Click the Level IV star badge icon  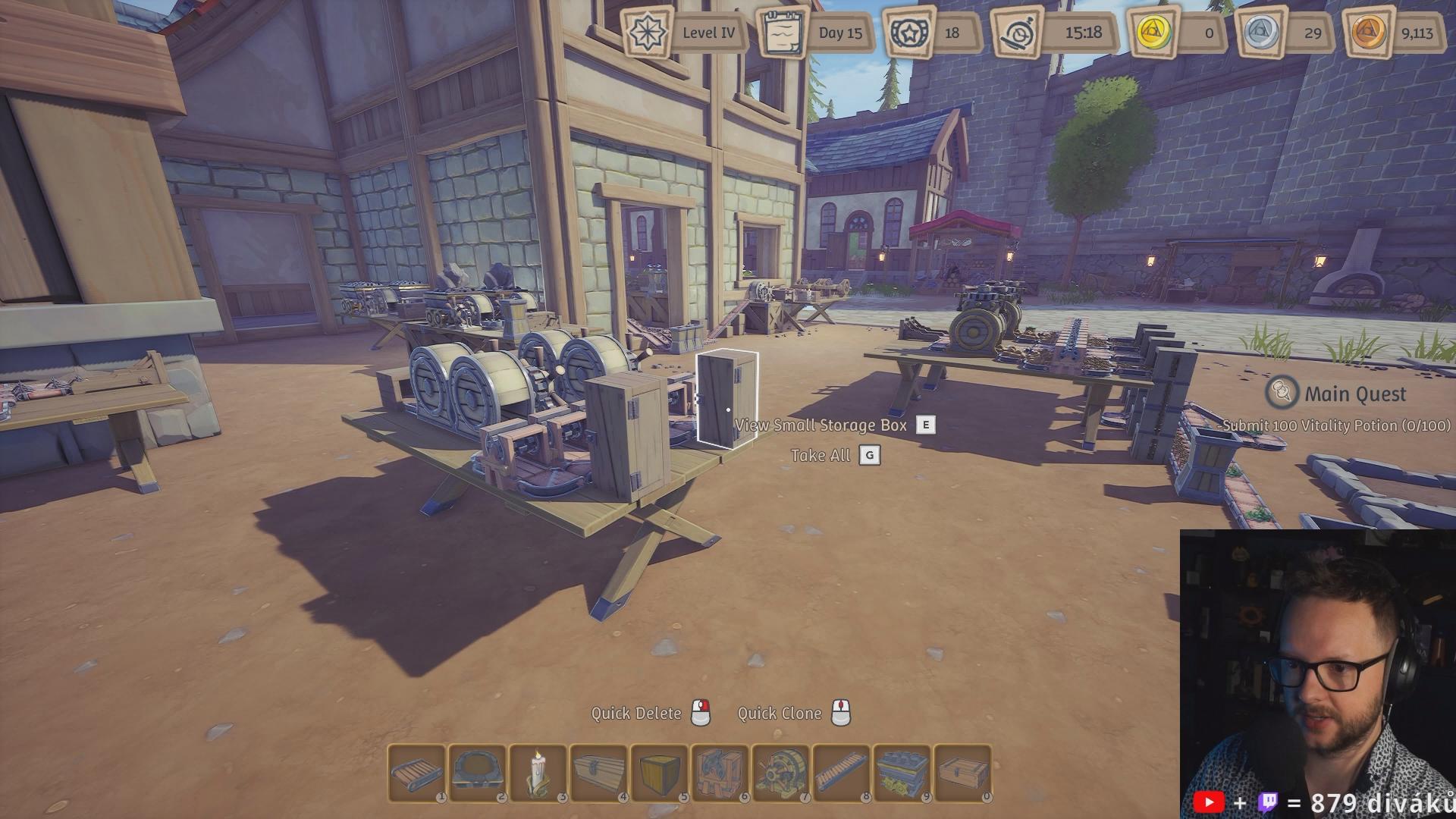(x=647, y=33)
